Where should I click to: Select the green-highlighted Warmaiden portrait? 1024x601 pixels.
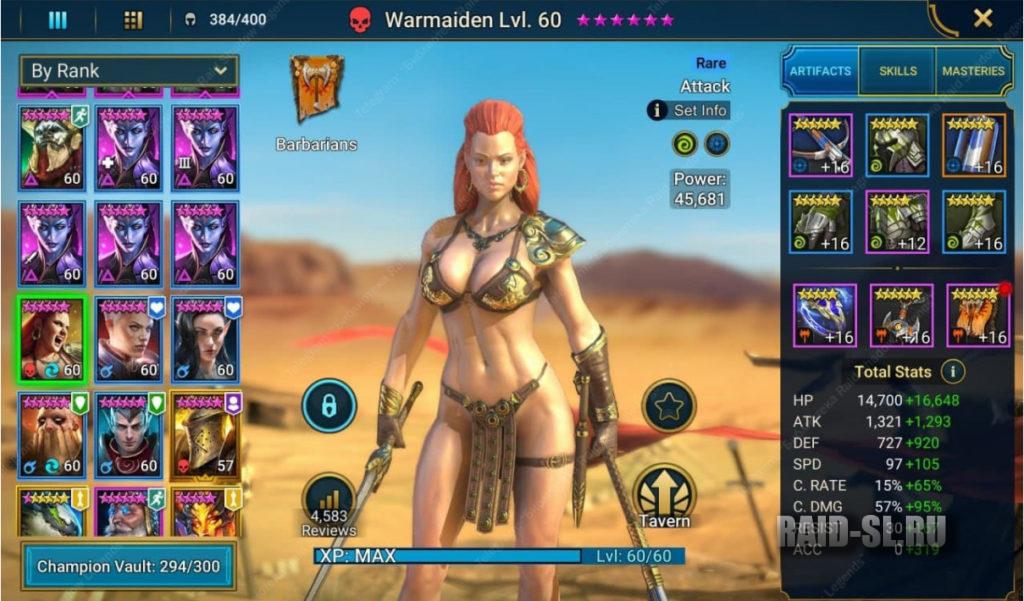pyautogui.click(x=52, y=339)
